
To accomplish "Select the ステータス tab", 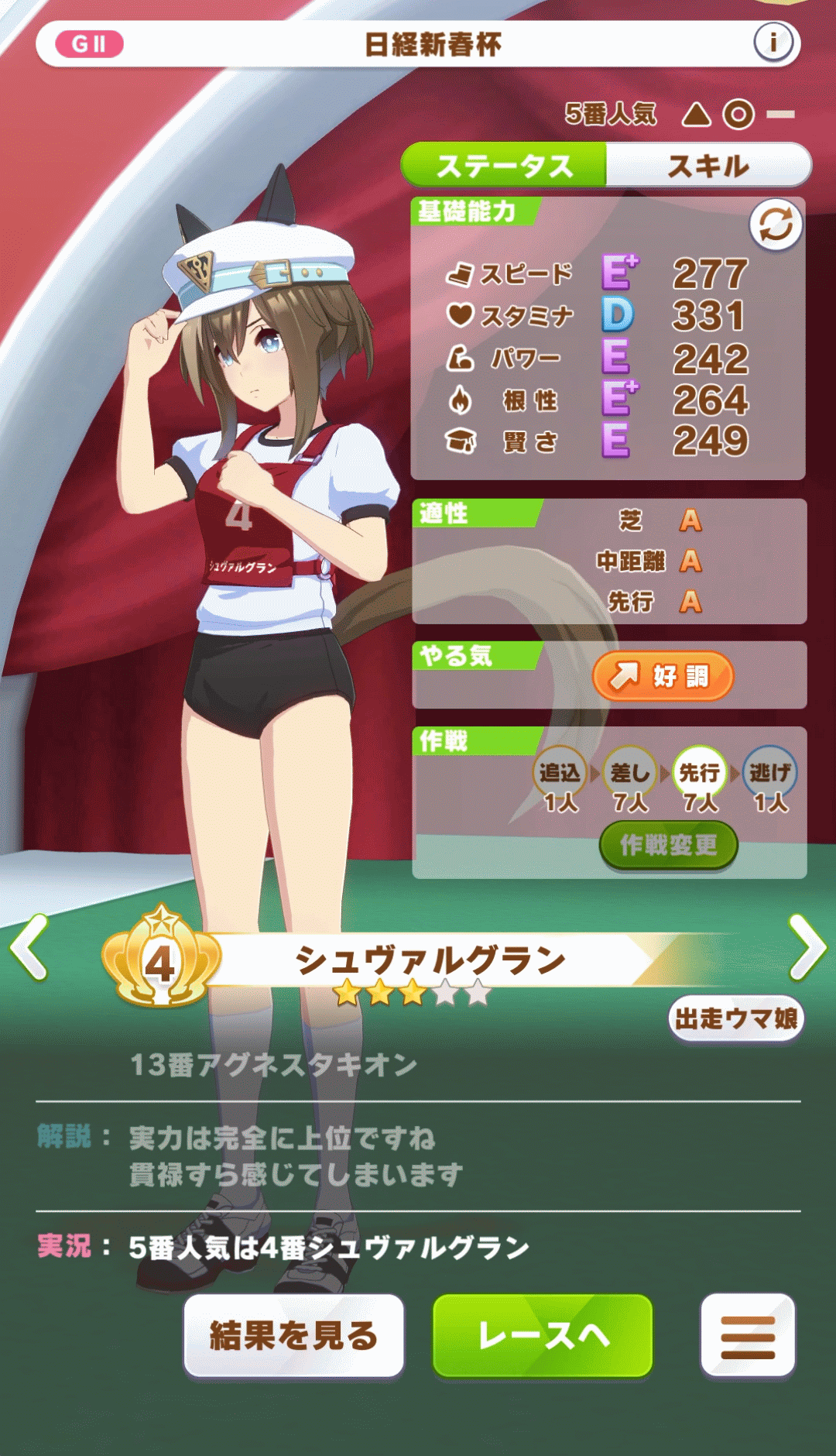I will tap(504, 165).
